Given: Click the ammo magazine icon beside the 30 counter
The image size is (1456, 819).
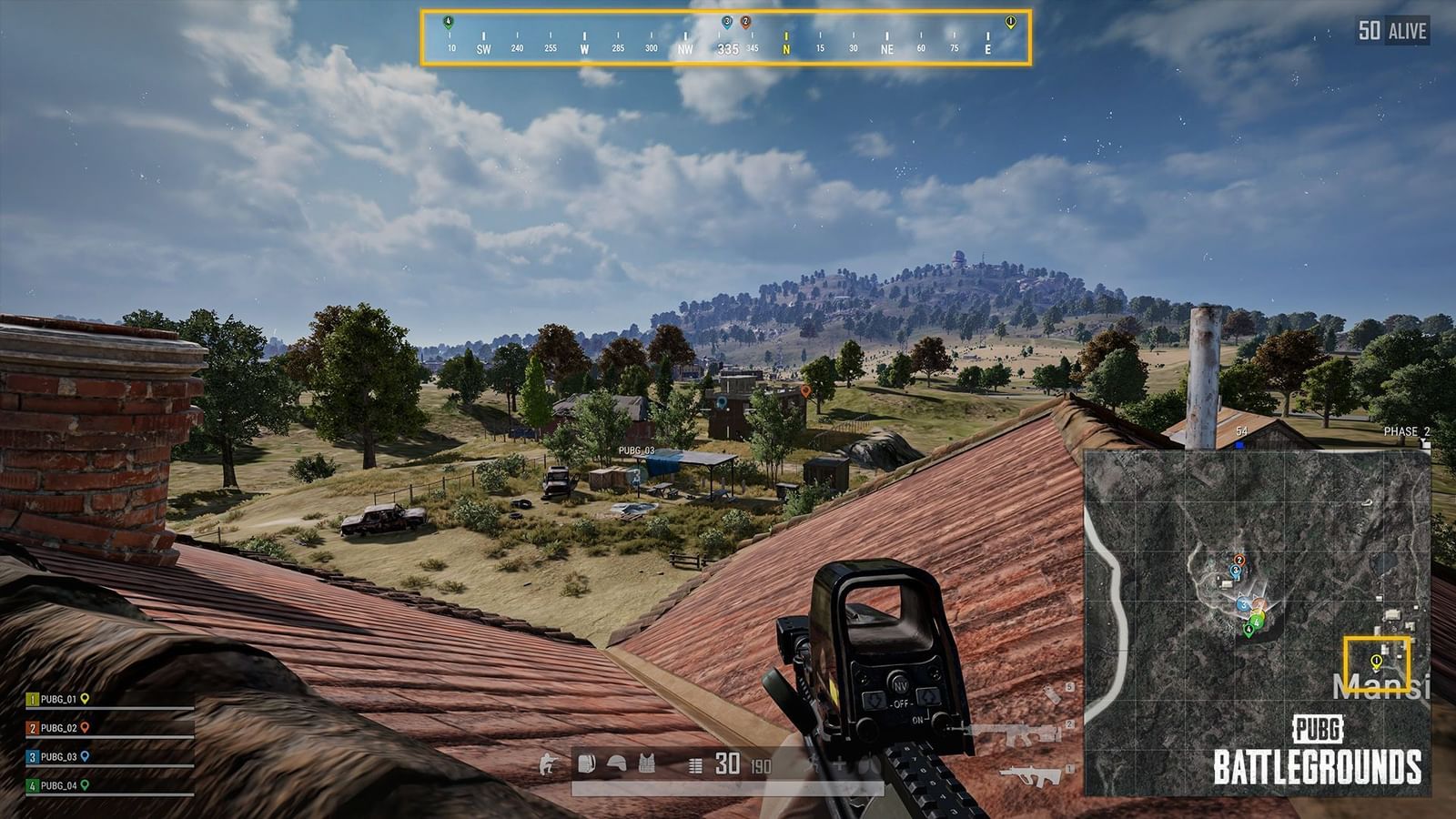Looking at the screenshot, I should point(693,764).
